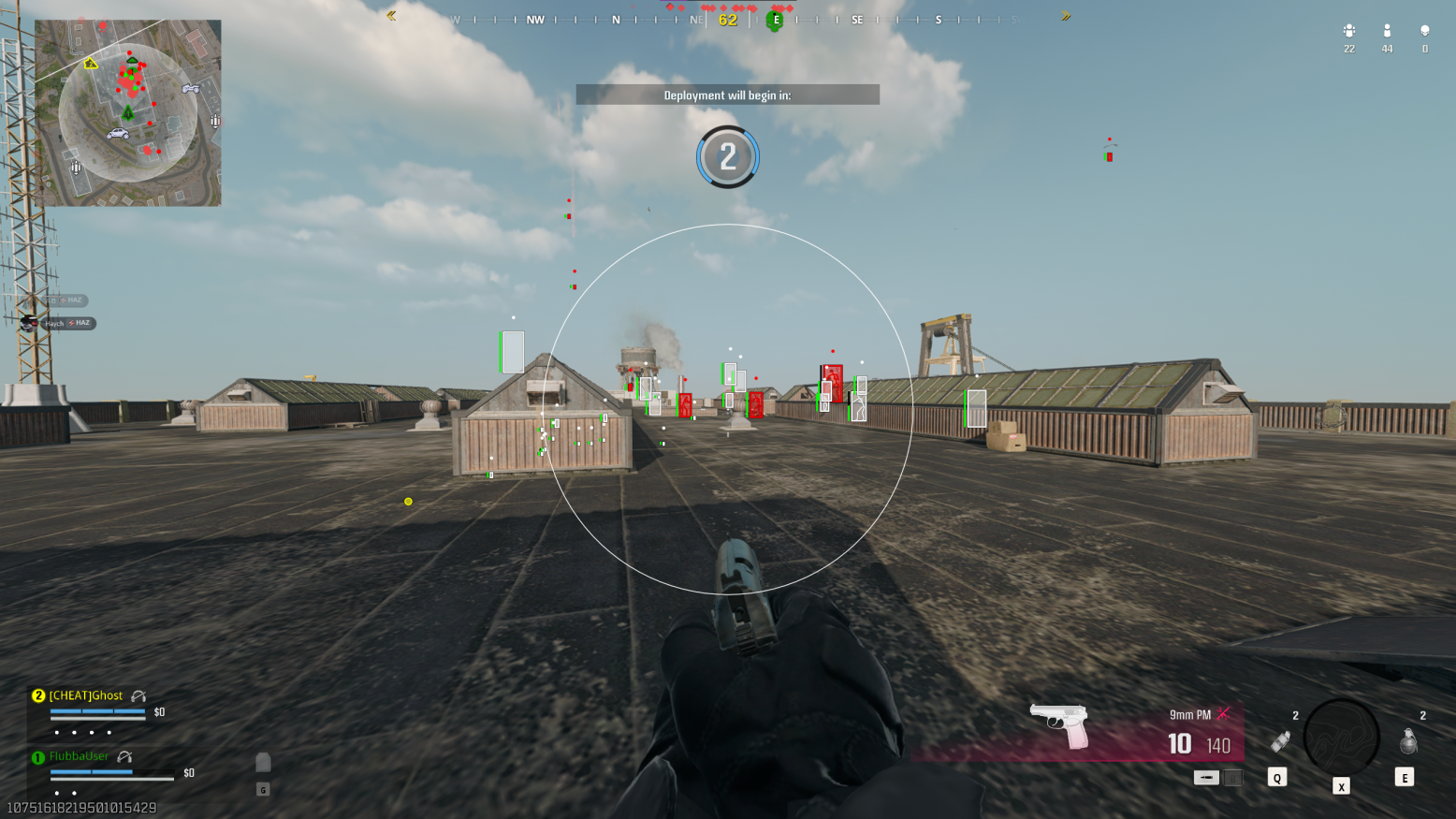This screenshot has width=1456, height=819.
Task: Select the E marker on the compass bar
Action: pos(775,19)
